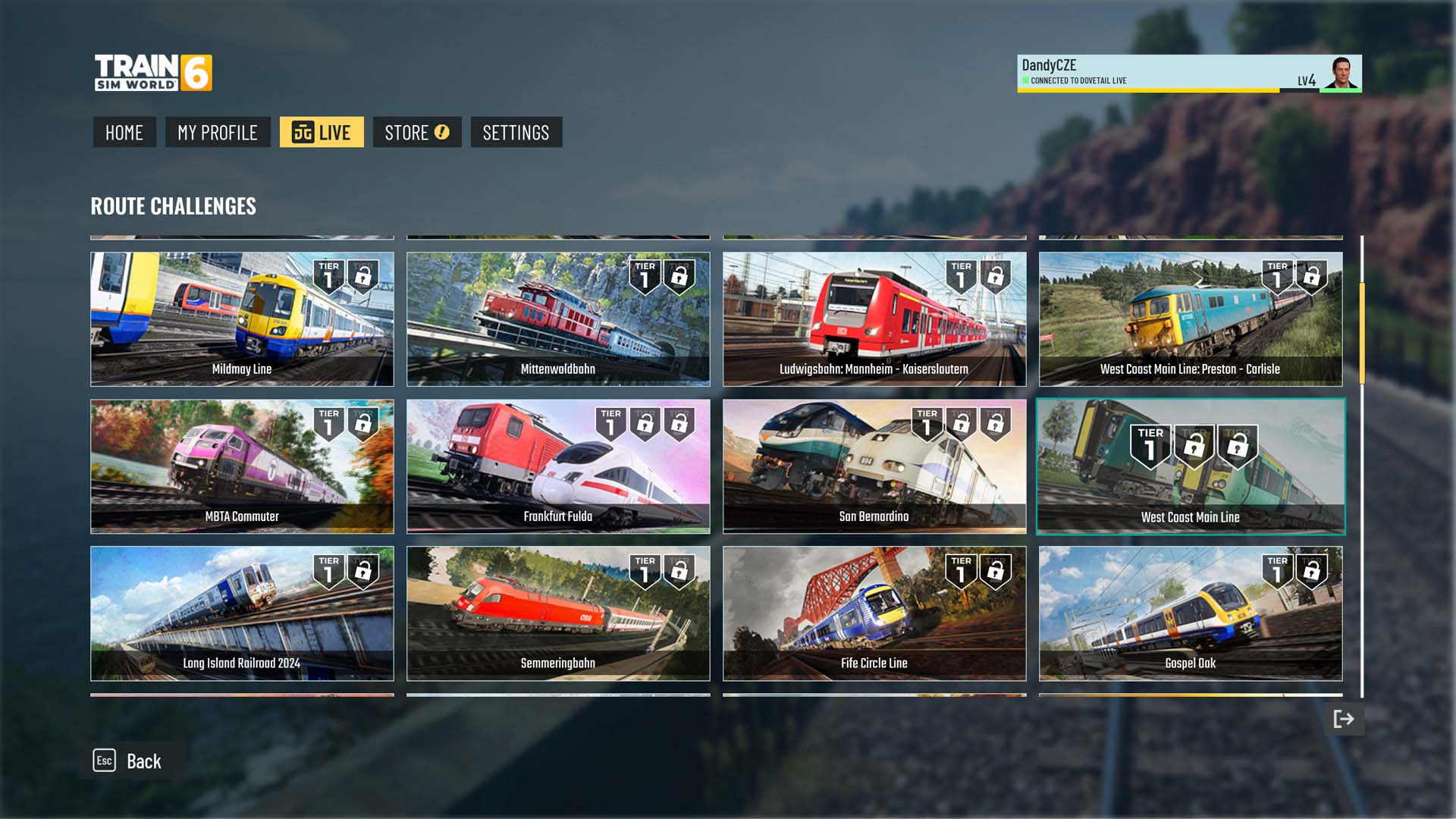This screenshot has width=1456, height=819.
Task: Open DandyCZE player profile banner
Action: pyautogui.click(x=1188, y=74)
